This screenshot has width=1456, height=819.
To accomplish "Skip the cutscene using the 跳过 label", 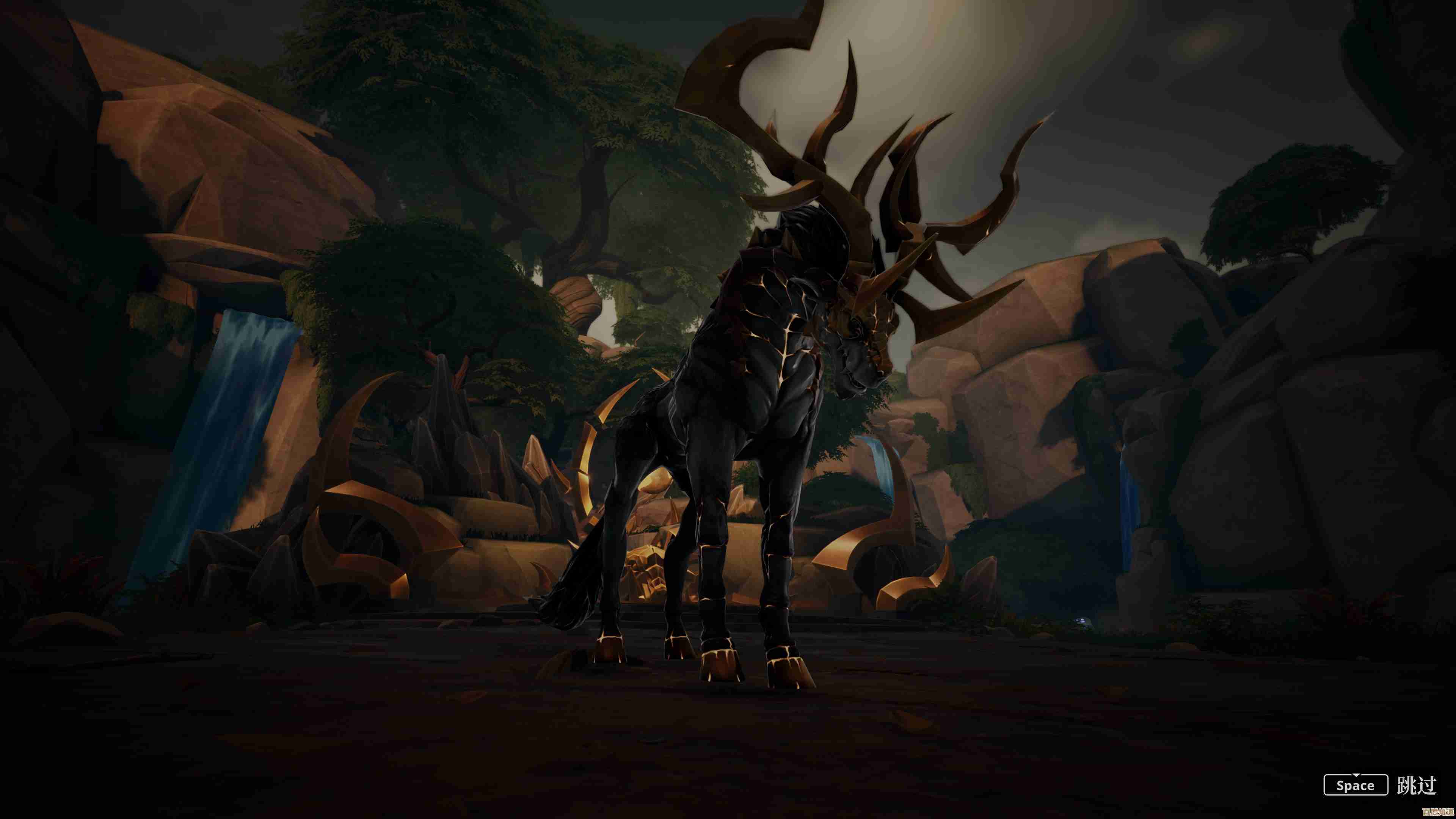I will tap(1417, 785).
